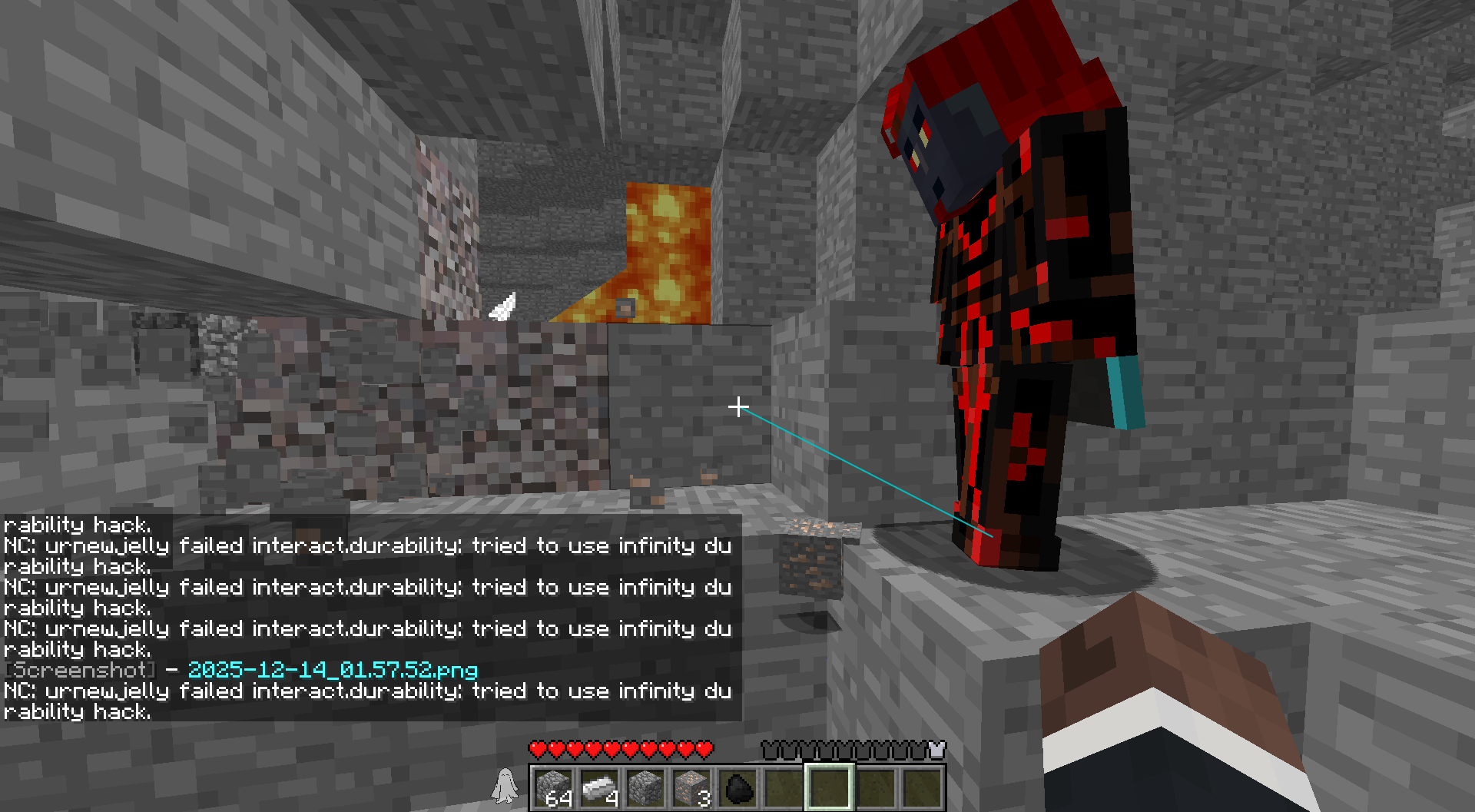
Task: Select the cobblestone stack of 64
Action: tap(553, 788)
